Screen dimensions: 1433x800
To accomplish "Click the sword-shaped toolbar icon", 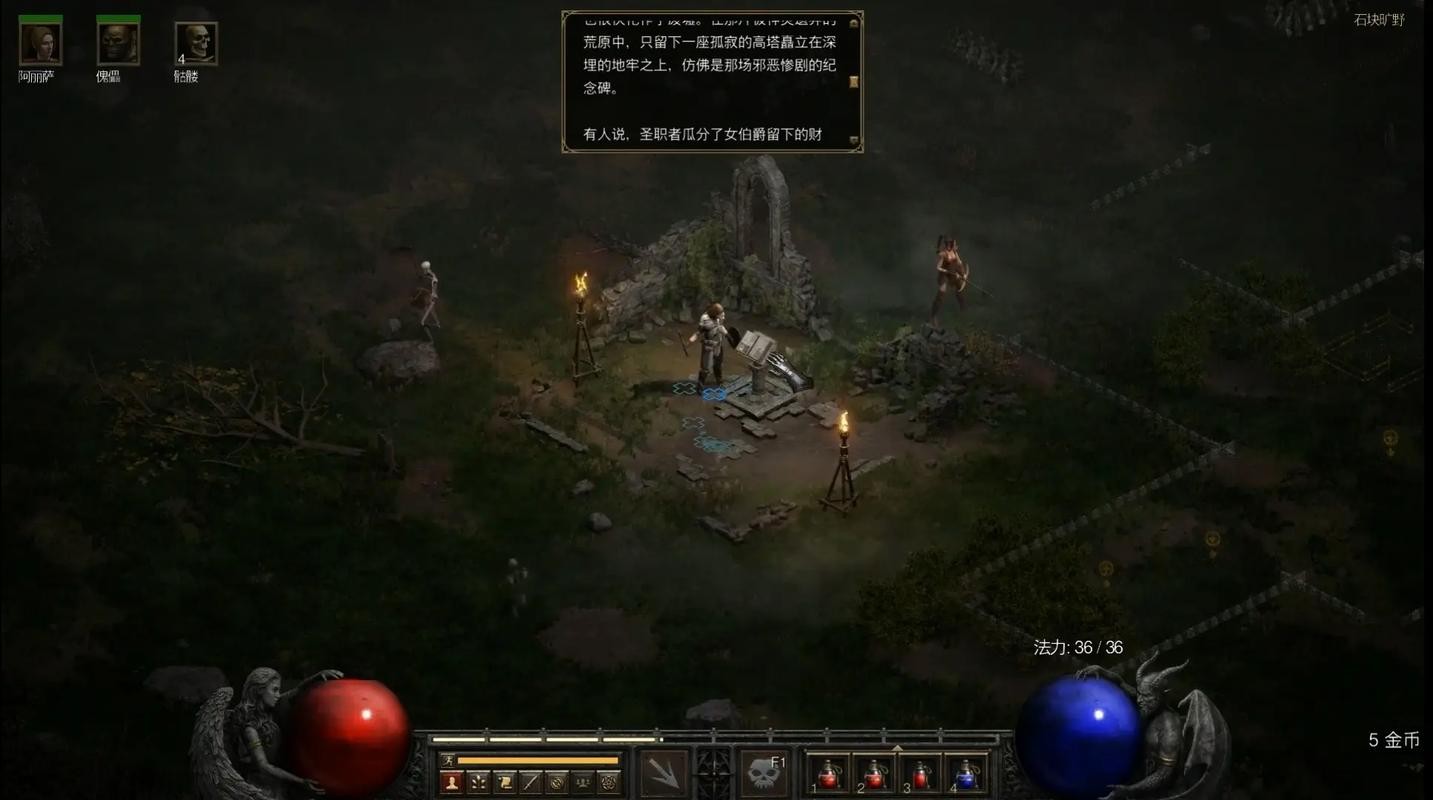I will (531, 781).
